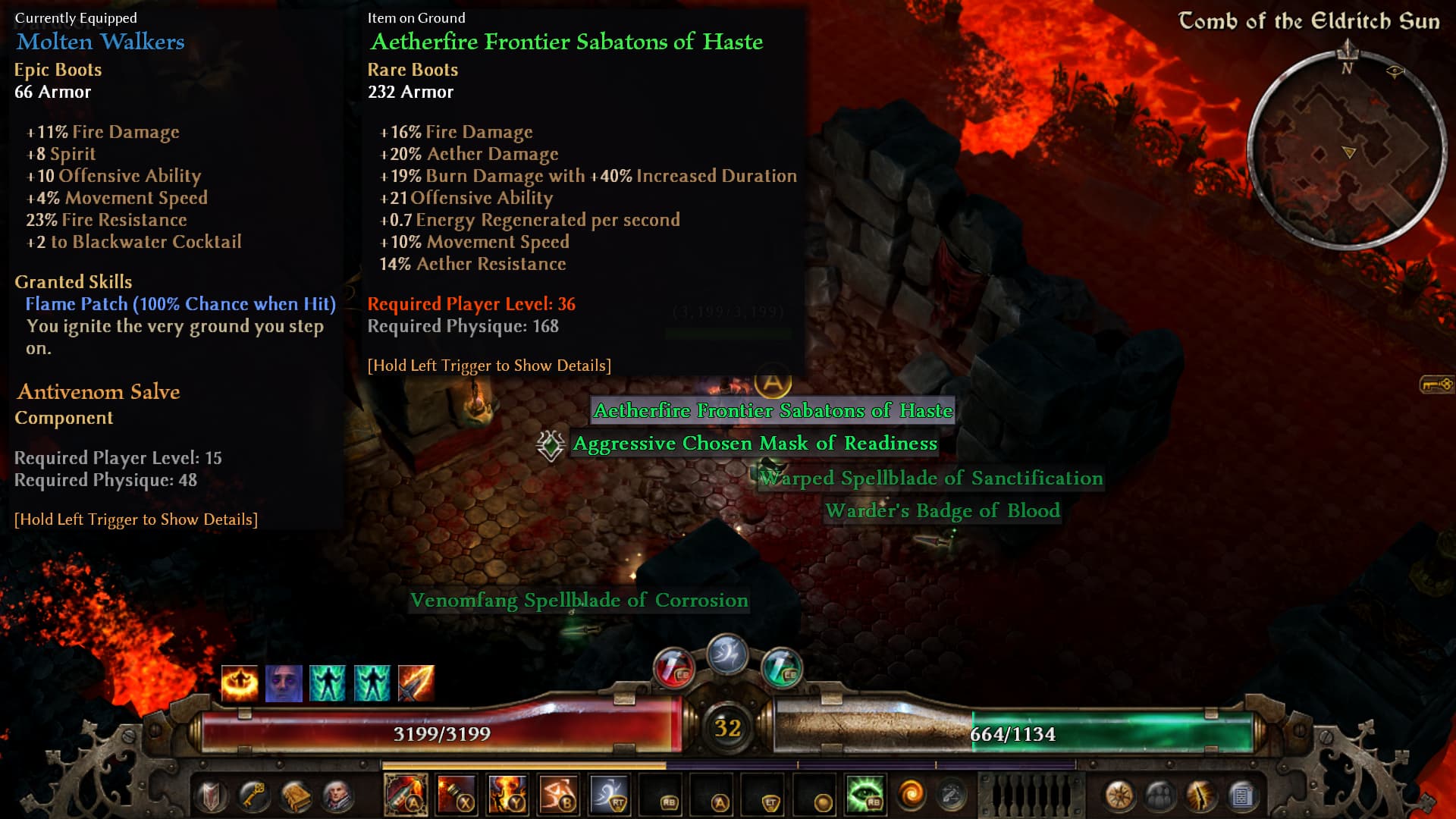Open the orange swirl riftgate portal icon
This screenshot has width=1456, height=819.
click(911, 795)
